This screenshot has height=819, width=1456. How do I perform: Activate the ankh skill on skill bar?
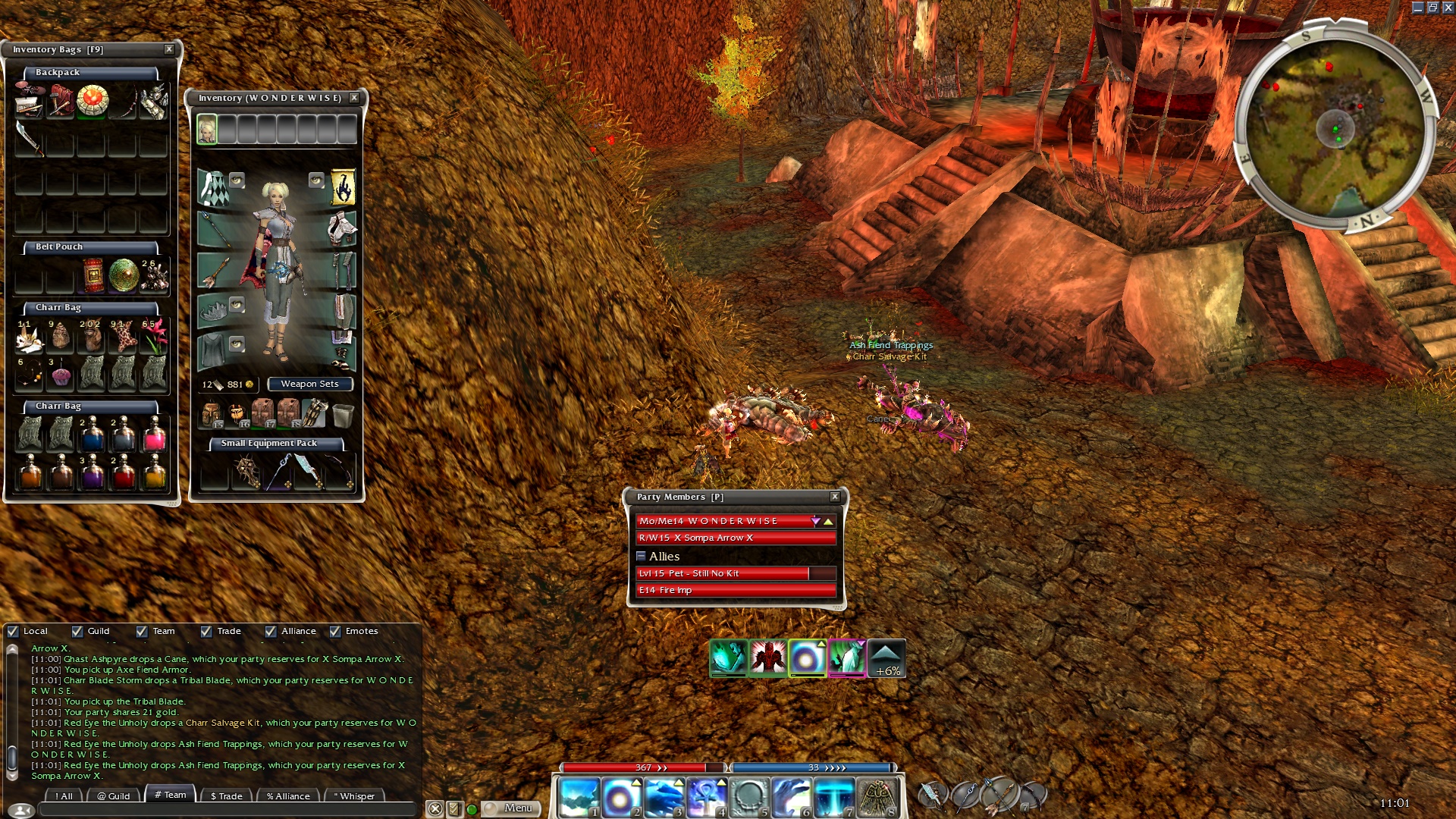(706, 798)
